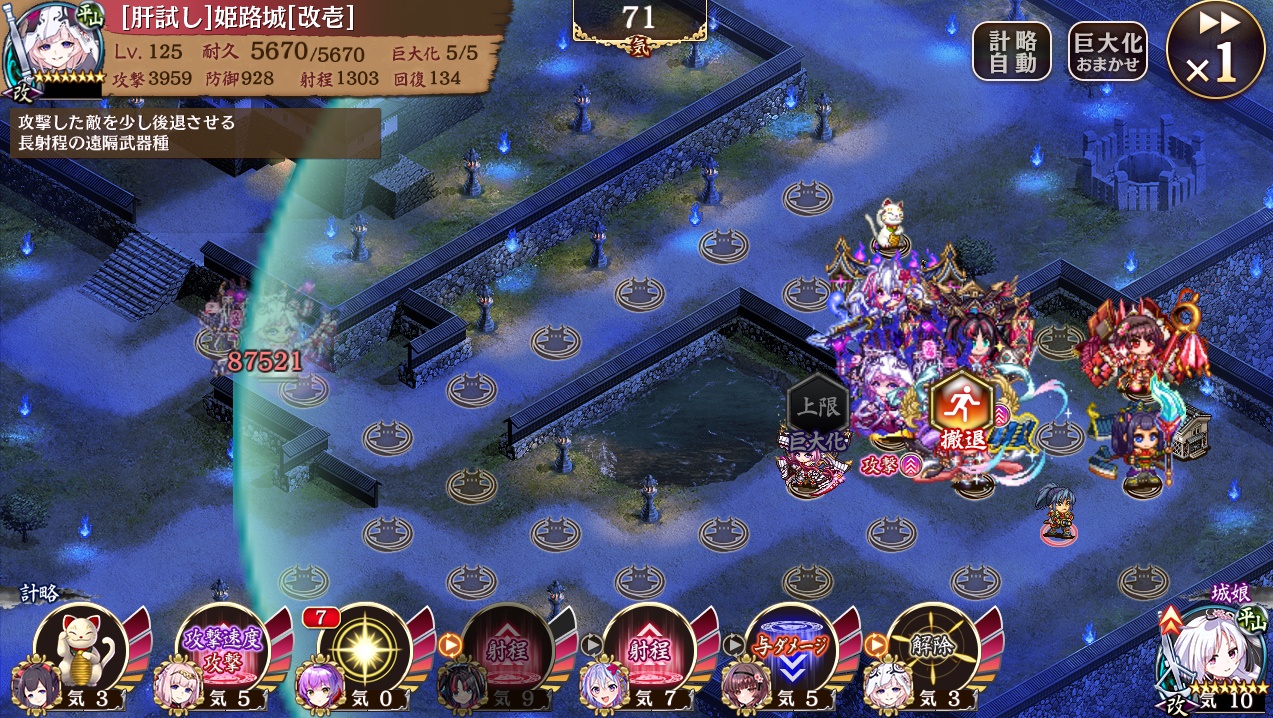Click the 上限 巨大化 hexagon button

tap(818, 408)
